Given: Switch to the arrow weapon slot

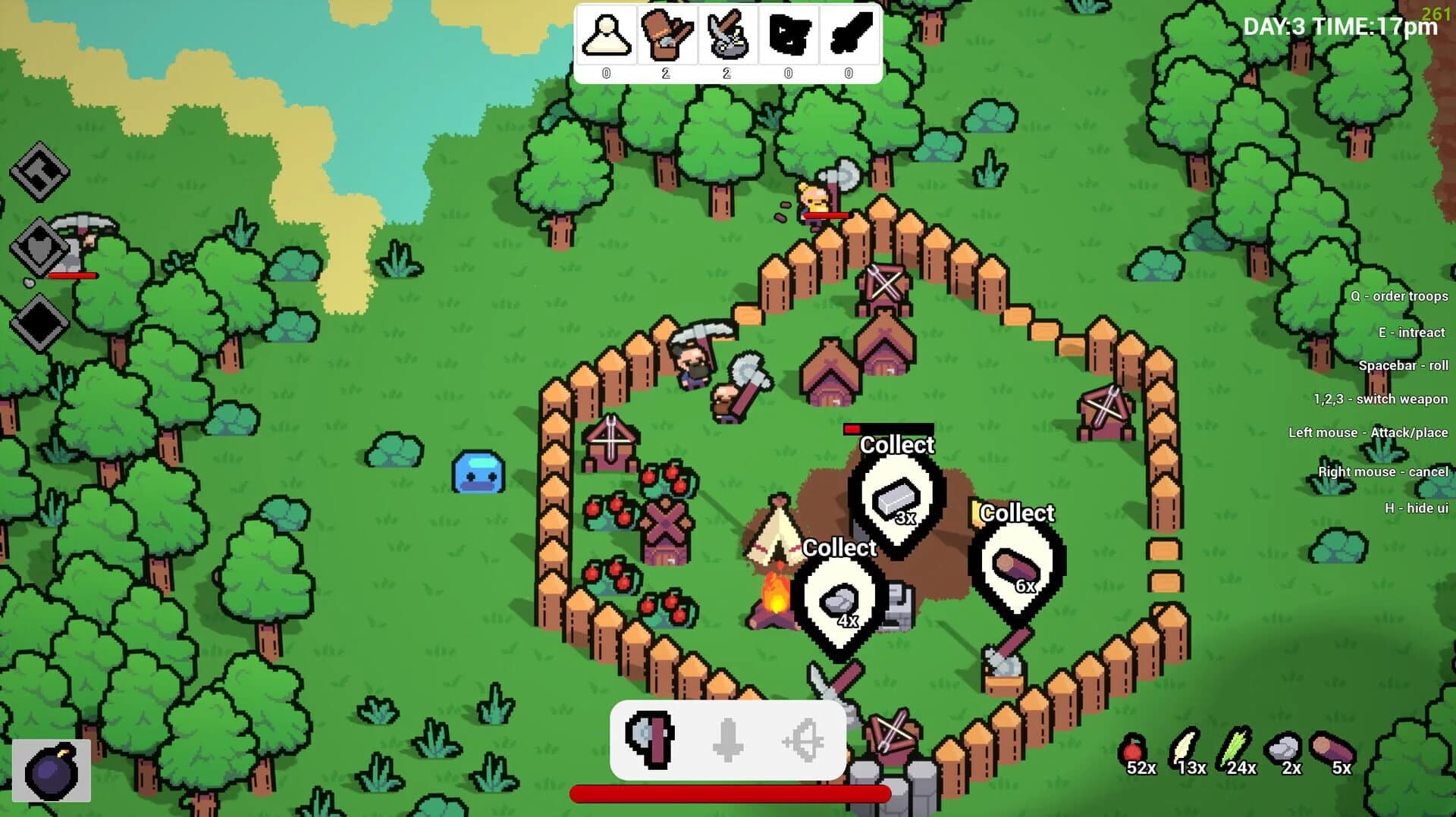Looking at the screenshot, I should 728,740.
